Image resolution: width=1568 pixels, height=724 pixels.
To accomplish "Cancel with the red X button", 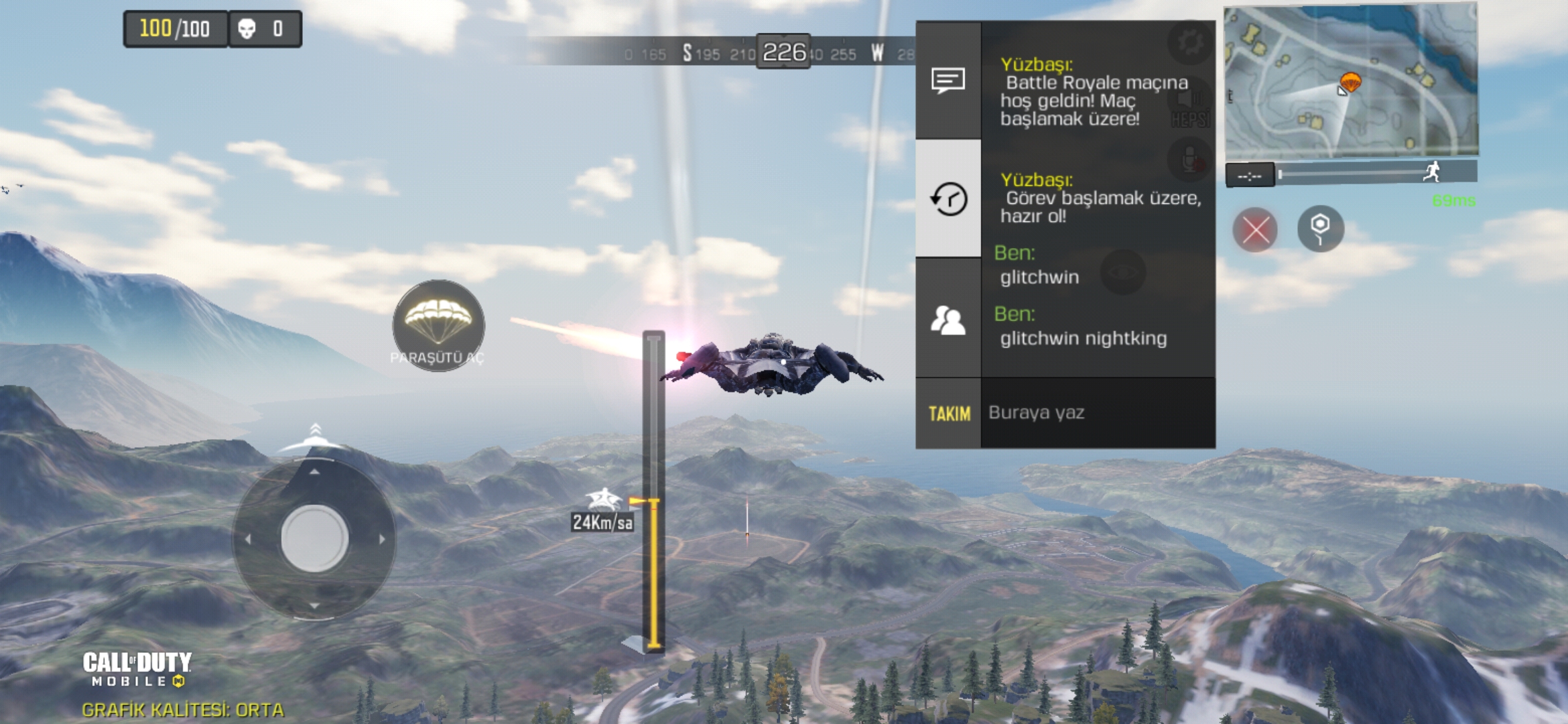I will (1255, 230).
